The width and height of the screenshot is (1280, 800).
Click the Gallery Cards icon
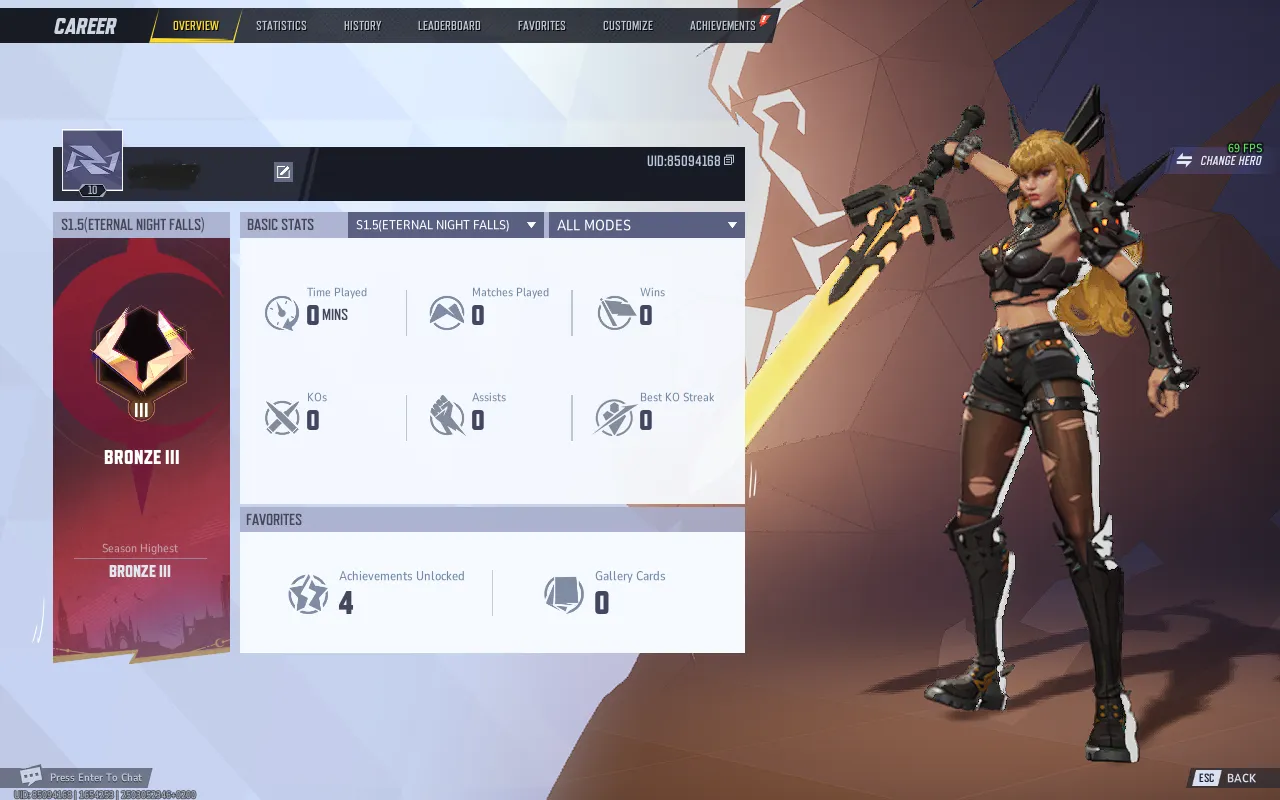tap(562, 592)
